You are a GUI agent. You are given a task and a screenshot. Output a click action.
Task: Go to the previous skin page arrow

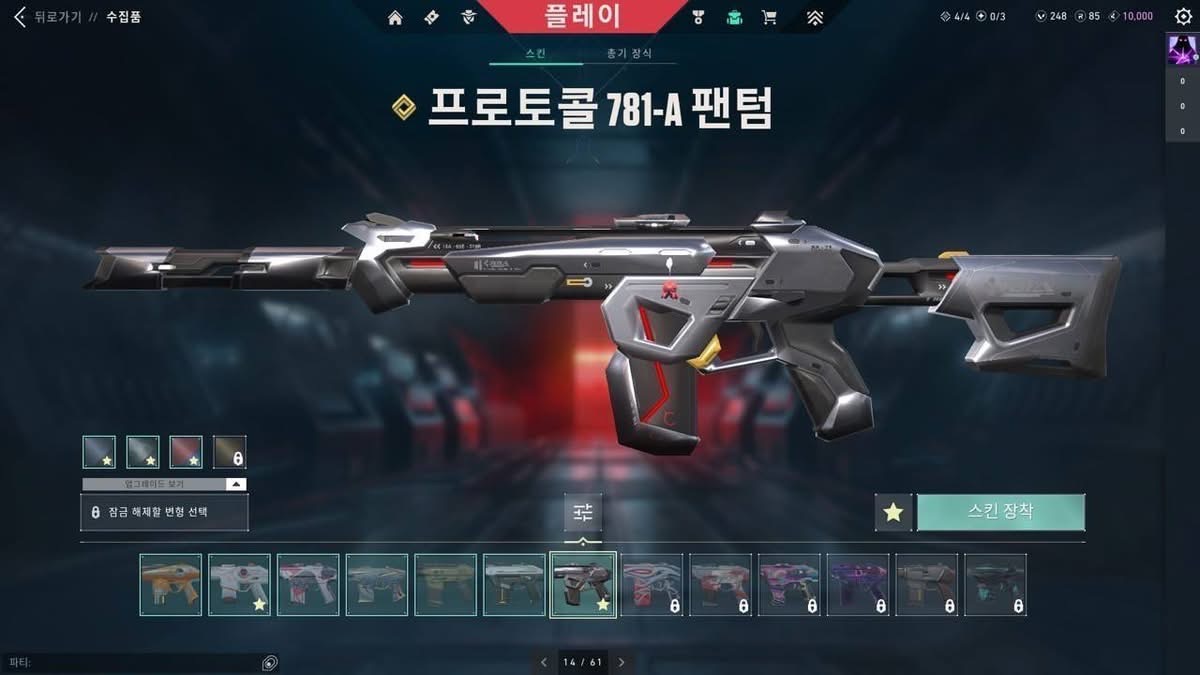pos(544,662)
